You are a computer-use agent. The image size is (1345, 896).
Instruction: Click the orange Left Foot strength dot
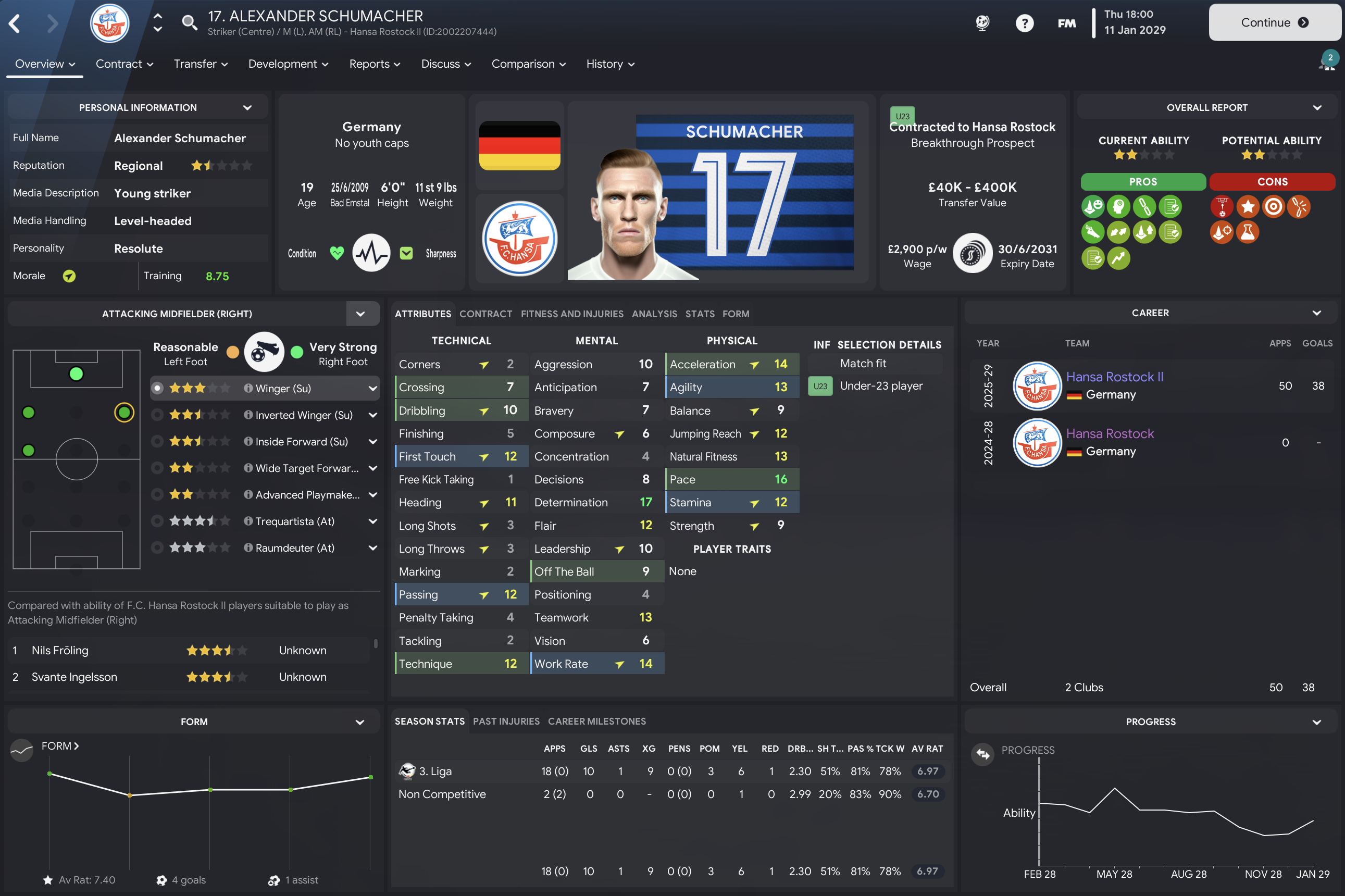[232, 353]
